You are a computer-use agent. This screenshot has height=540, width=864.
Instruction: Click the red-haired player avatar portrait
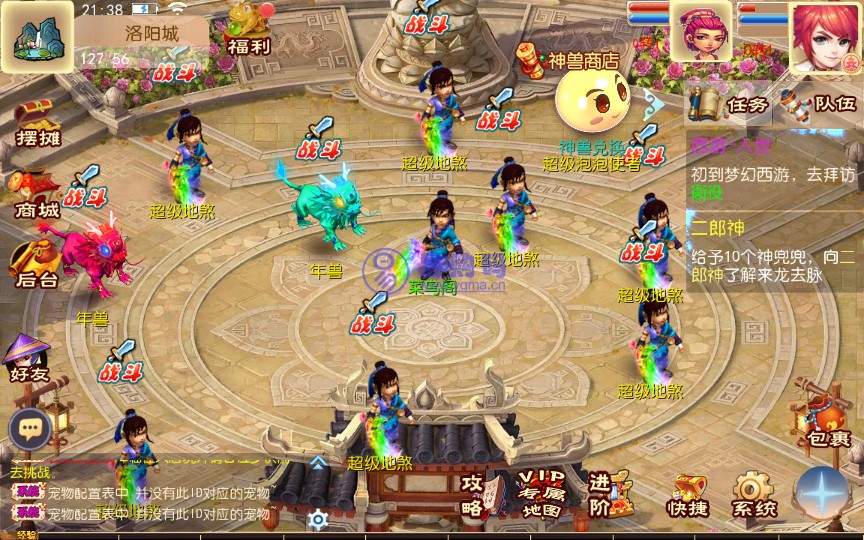click(x=825, y=35)
